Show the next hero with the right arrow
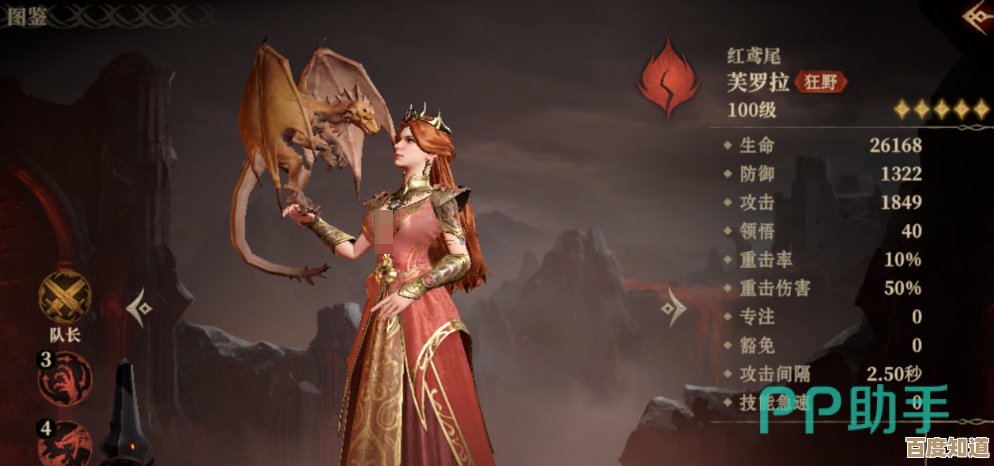Image resolution: width=994 pixels, height=466 pixels. pos(674,307)
